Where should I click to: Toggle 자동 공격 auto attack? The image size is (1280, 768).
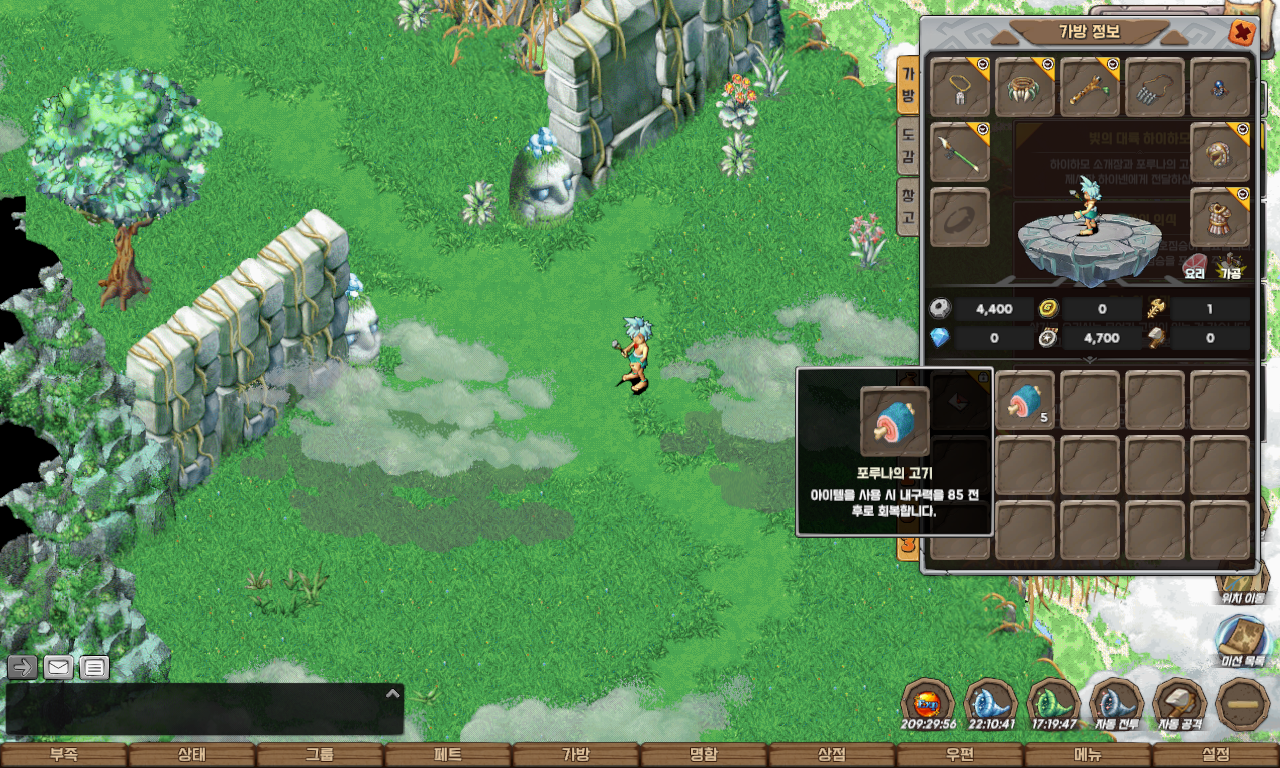1180,704
